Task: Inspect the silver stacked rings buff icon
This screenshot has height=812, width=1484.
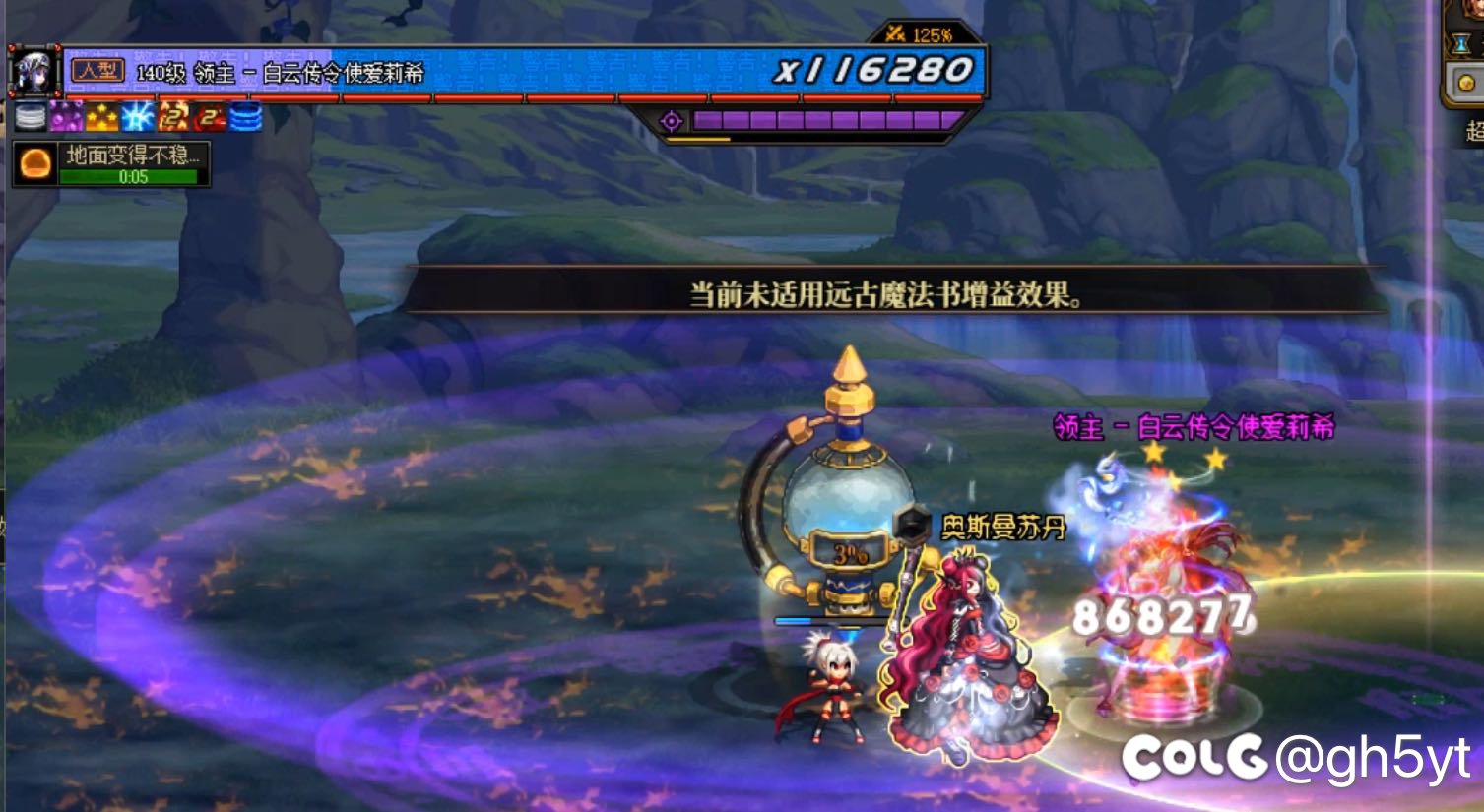Action: click(31, 117)
